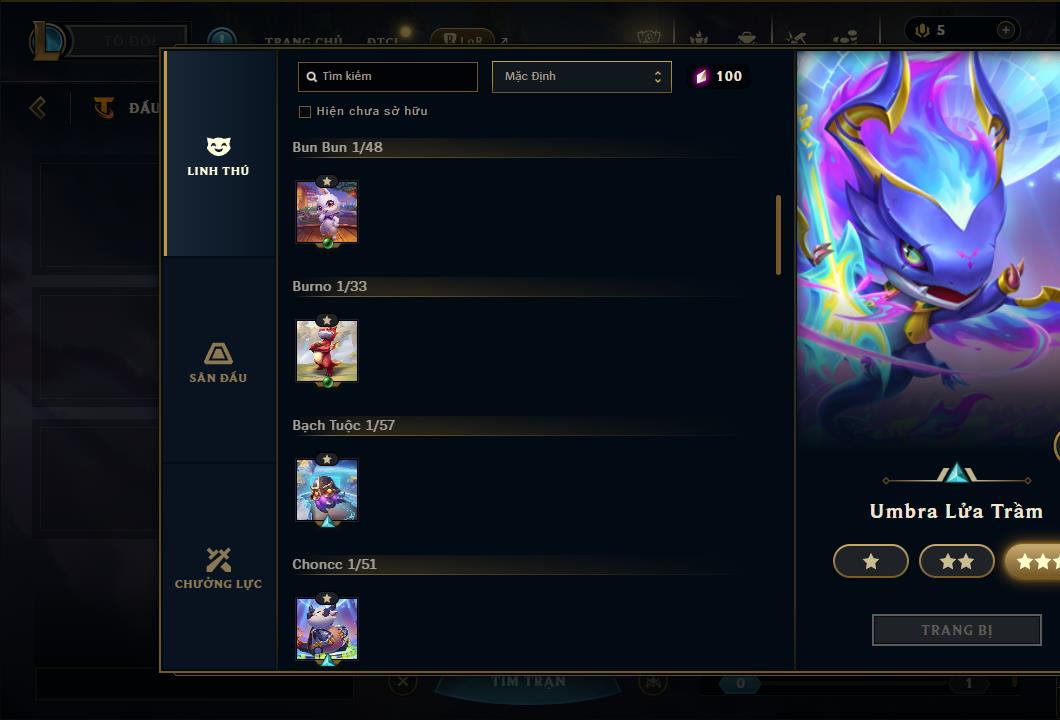The width and height of the screenshot is (1060, 720).
Task: Switch to the Linh Thú tab
Action: tap(218, 157)
